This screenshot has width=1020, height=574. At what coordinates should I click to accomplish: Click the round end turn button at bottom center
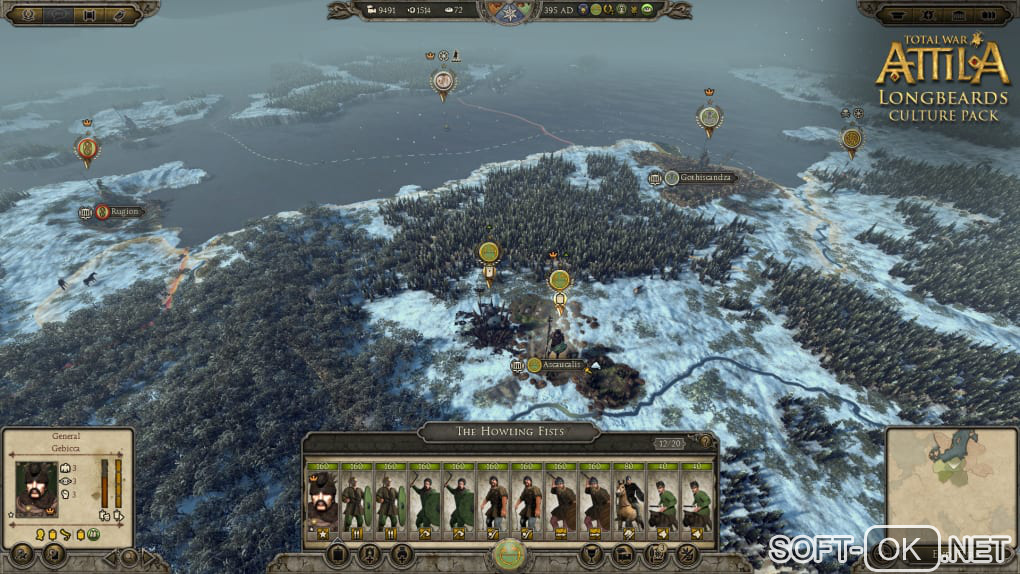510,554
